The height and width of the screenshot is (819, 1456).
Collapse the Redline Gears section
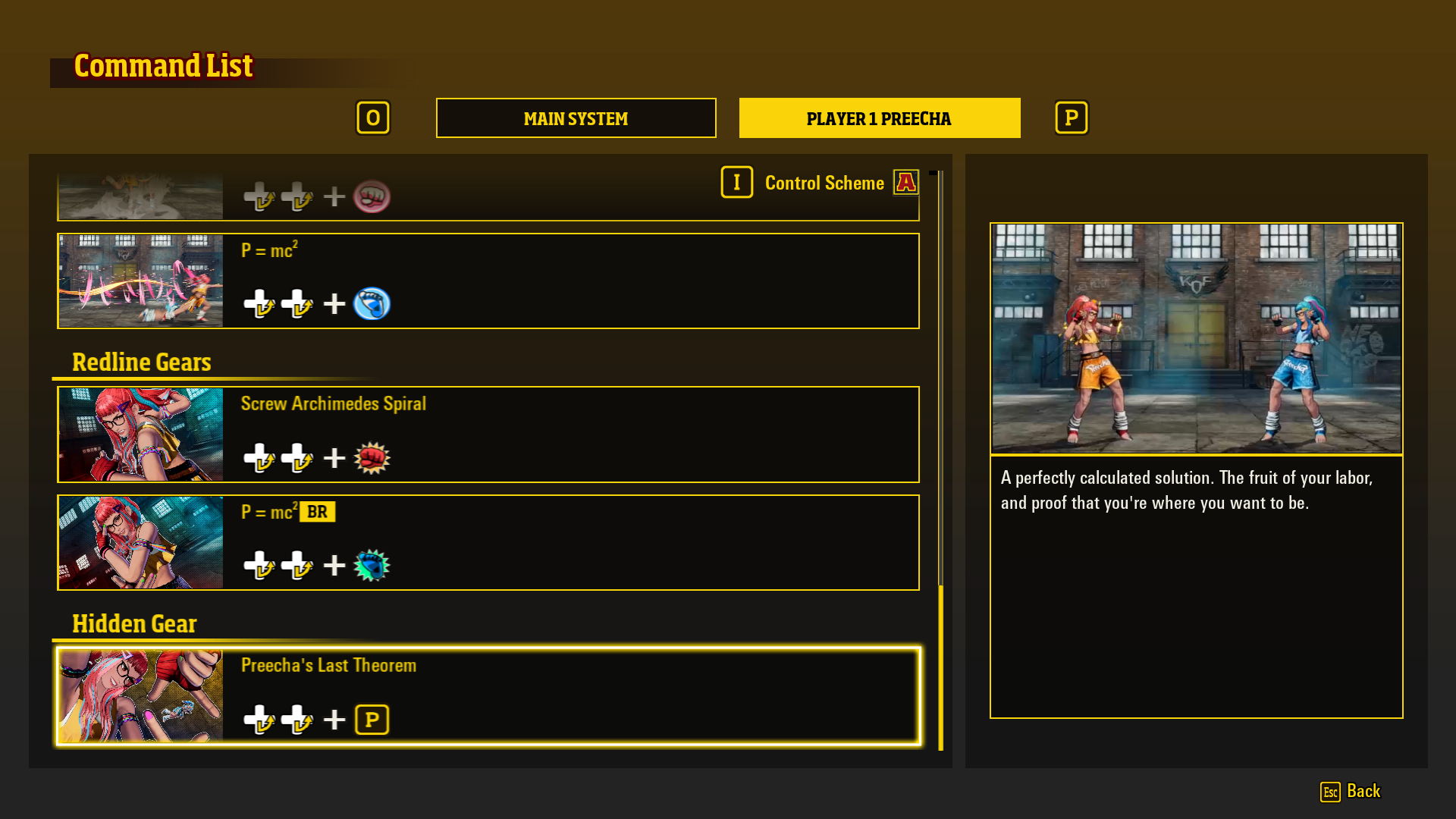(x=141, y=362)
